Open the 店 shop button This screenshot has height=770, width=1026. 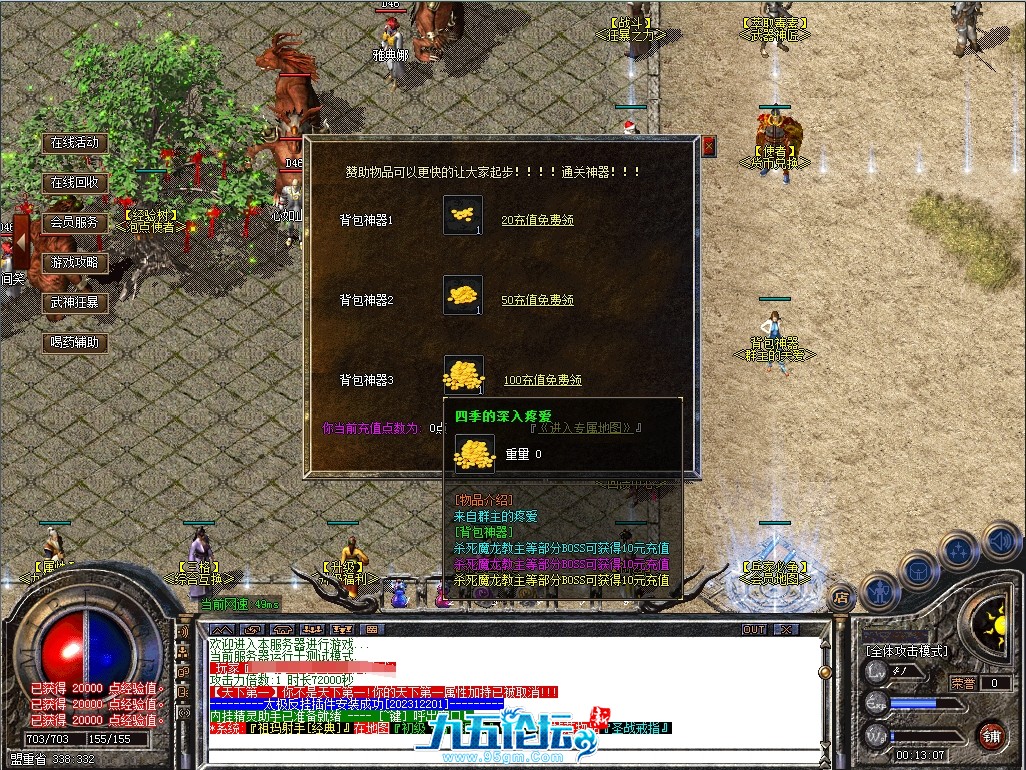[x=843, y=597]
